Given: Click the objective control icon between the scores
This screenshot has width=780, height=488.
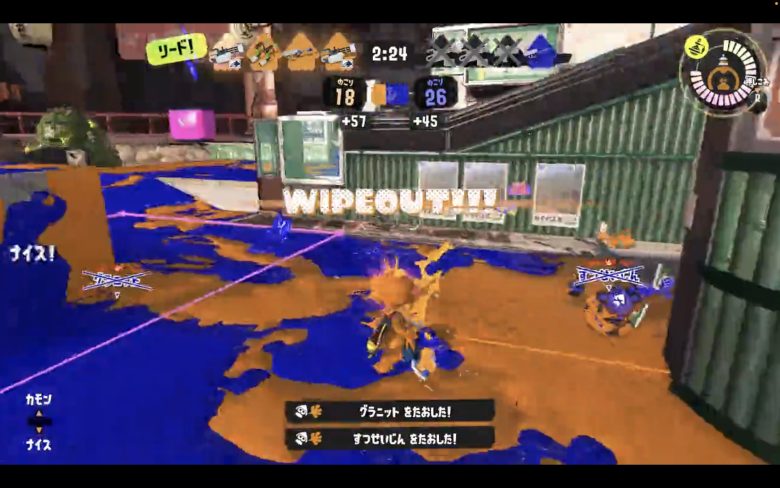Looking at the screenshot, I should pyautogui.click(x=390, y=95).
